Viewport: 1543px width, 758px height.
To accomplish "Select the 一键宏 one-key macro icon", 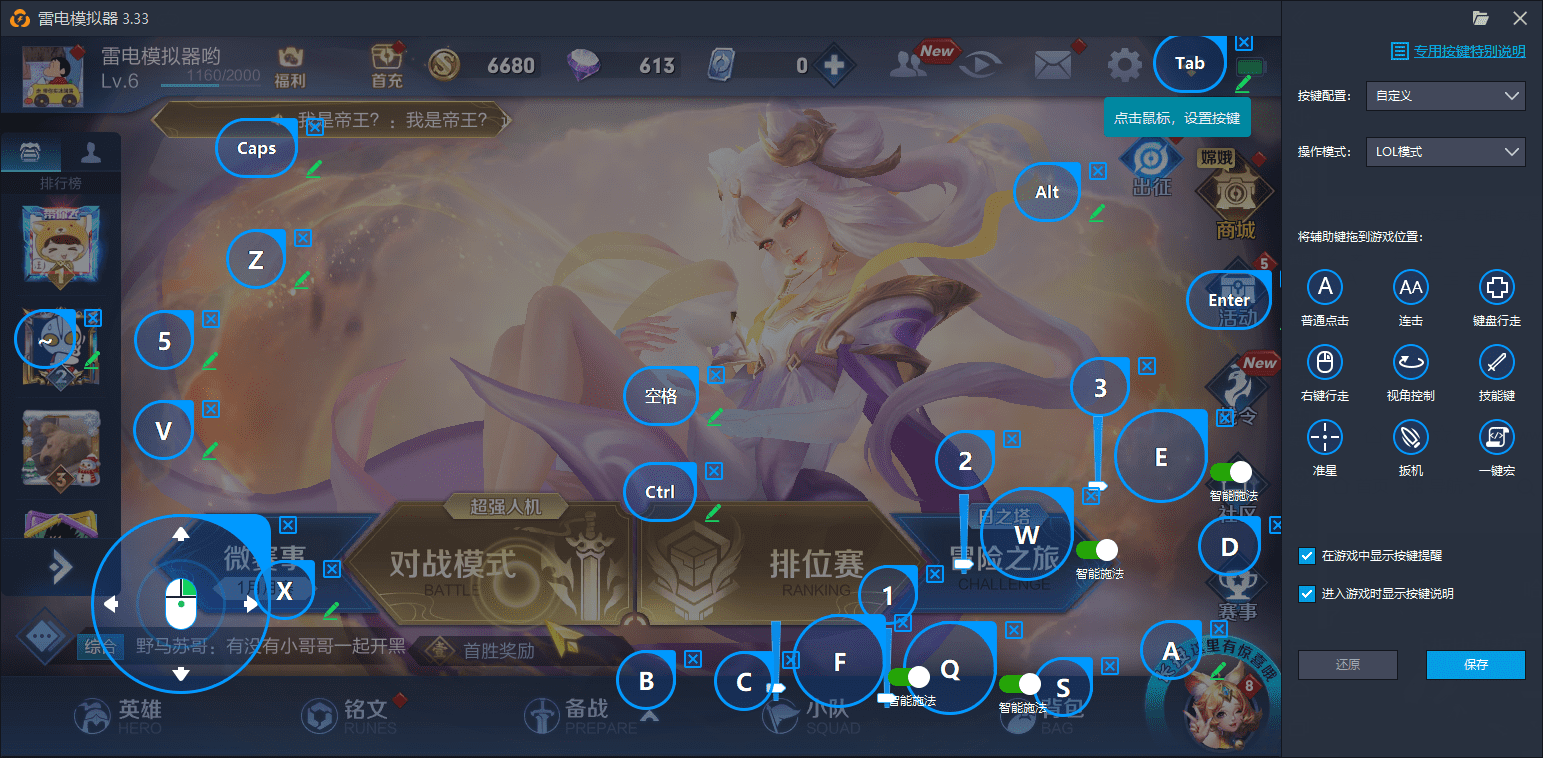I will (x=1496, y=437).
